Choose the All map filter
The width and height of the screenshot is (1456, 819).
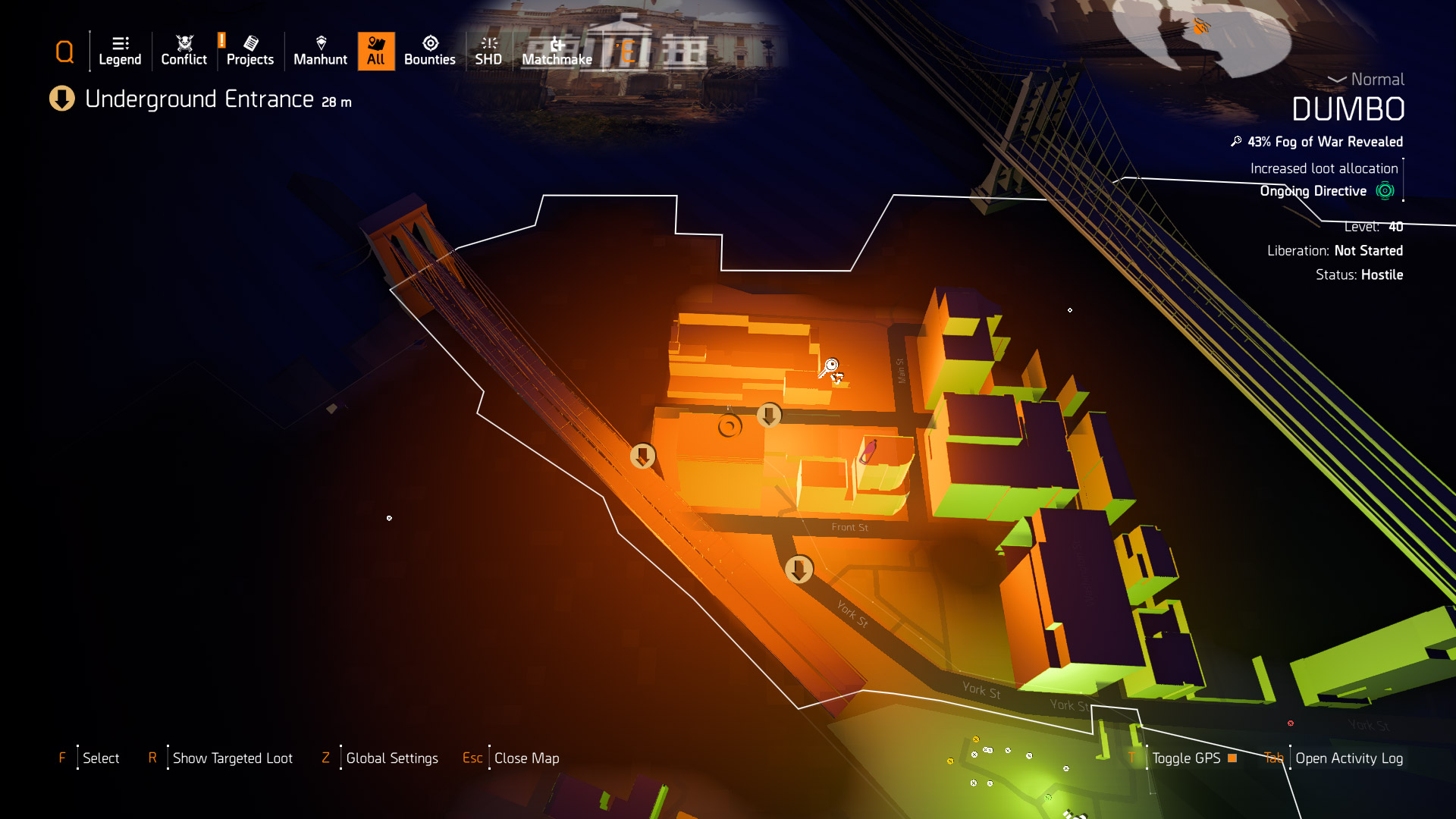[x=376, y=51]
